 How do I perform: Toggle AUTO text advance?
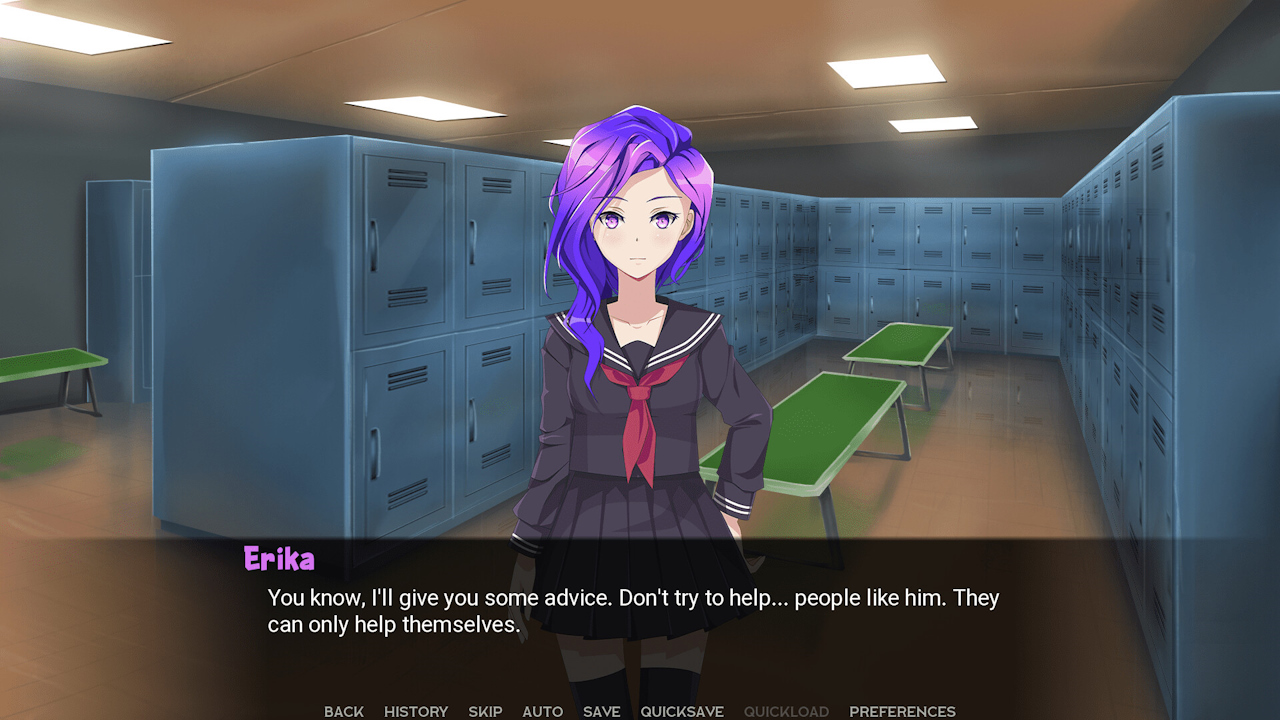coord(542,711)
